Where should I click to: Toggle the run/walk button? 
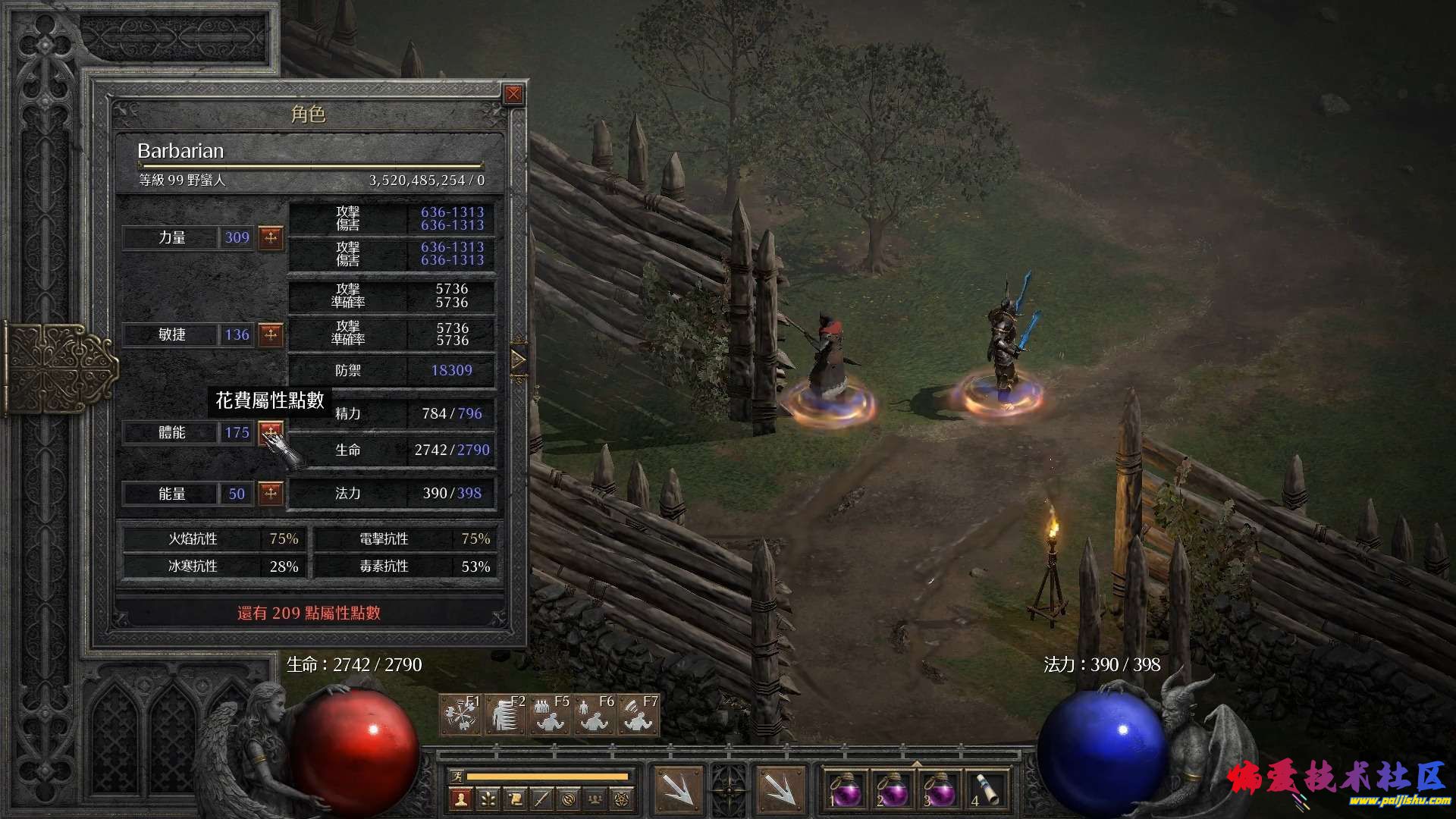coord(457,777)
